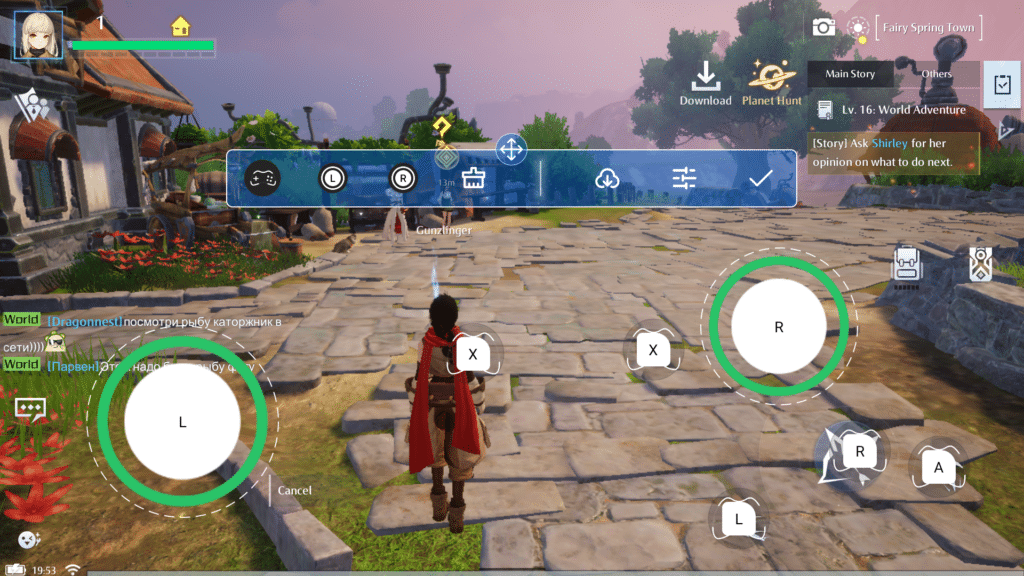
Task: Click the Cancel label
Action: 295,491
